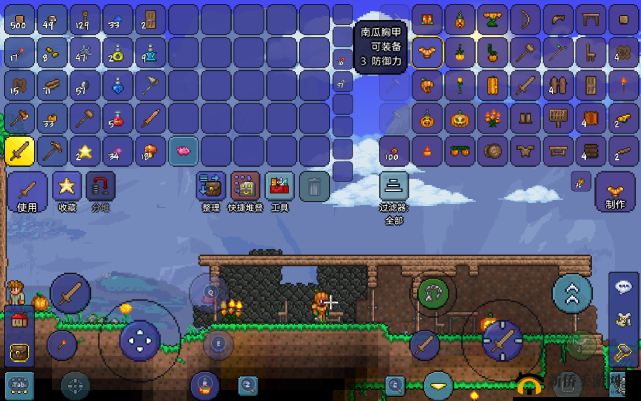Open the Tools (工具) menu
641x401 pixels.
280,189
